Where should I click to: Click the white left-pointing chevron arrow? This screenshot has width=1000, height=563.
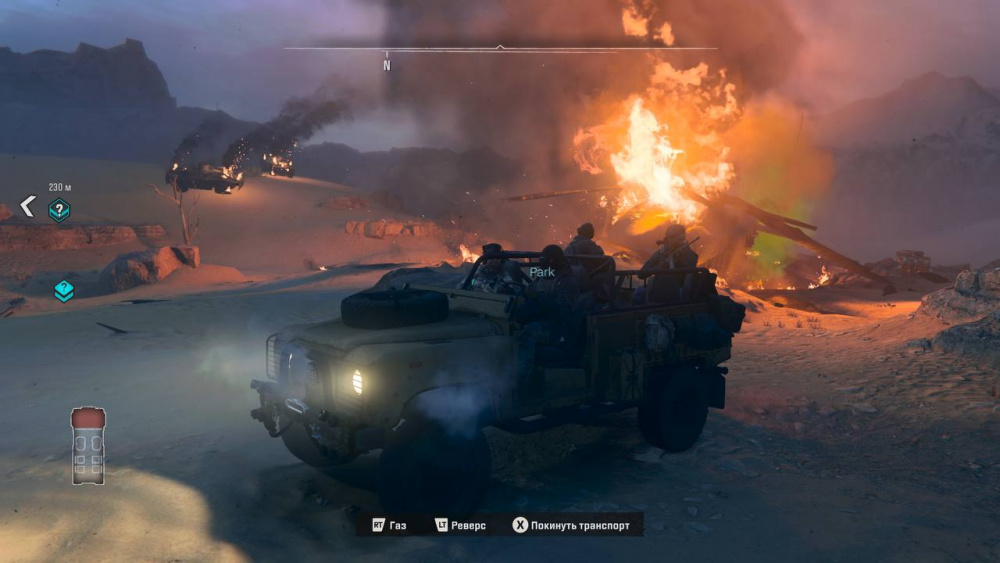28,207
